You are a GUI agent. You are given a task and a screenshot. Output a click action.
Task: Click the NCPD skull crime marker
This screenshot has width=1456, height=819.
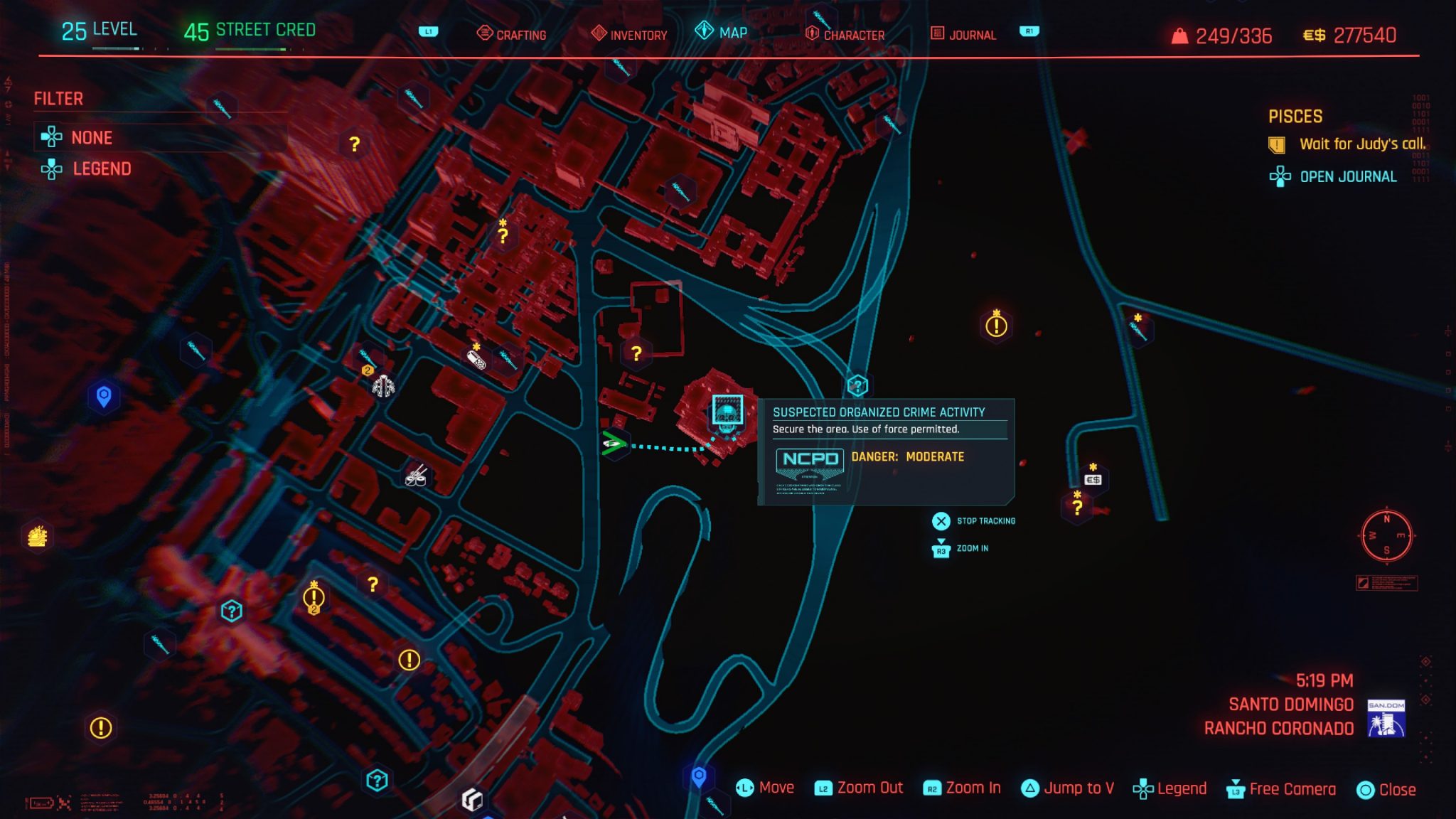727,412
